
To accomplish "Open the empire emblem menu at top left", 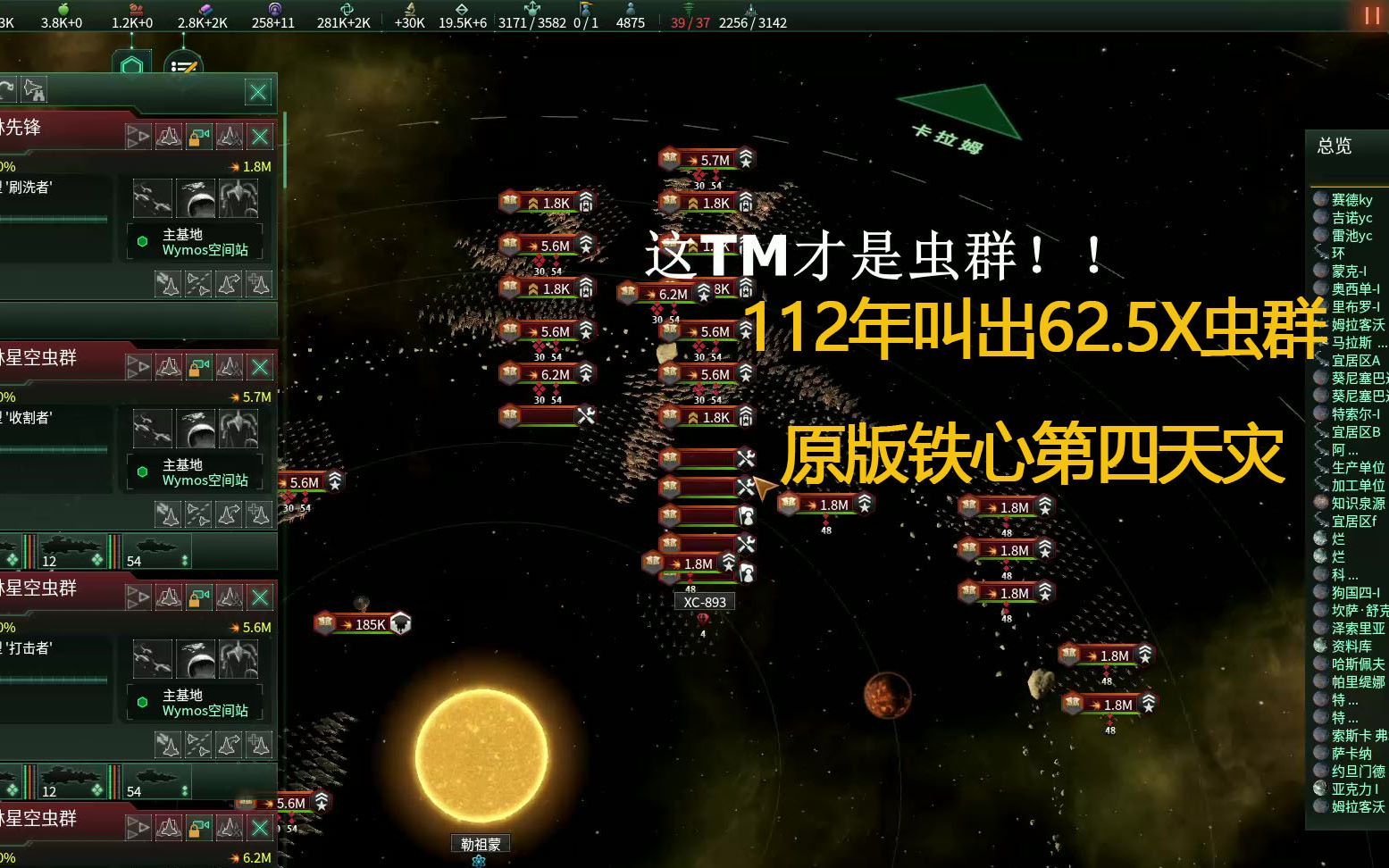I will 132,63.
